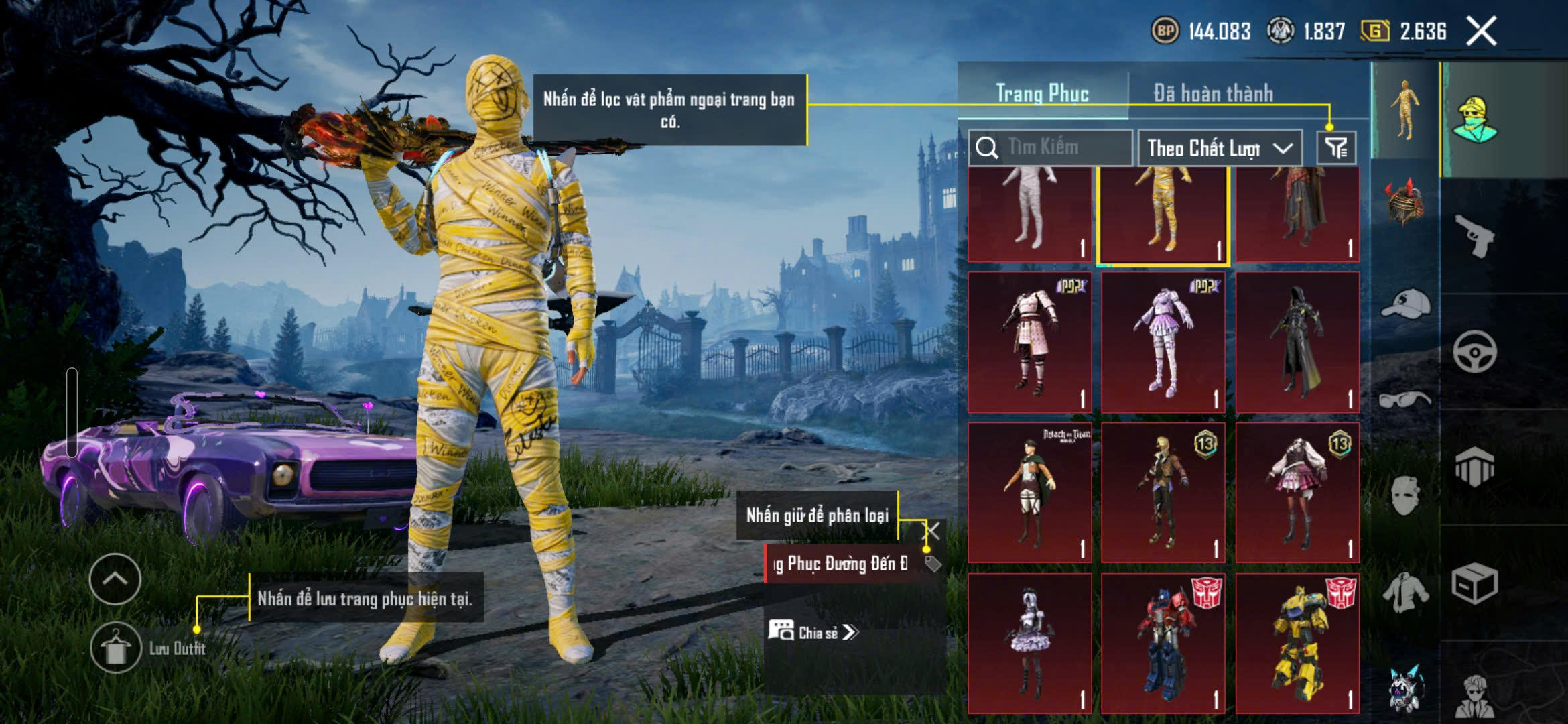
Task: Choose the pink samurai armor outfit tile
Action: click(x=1030, y=342)
